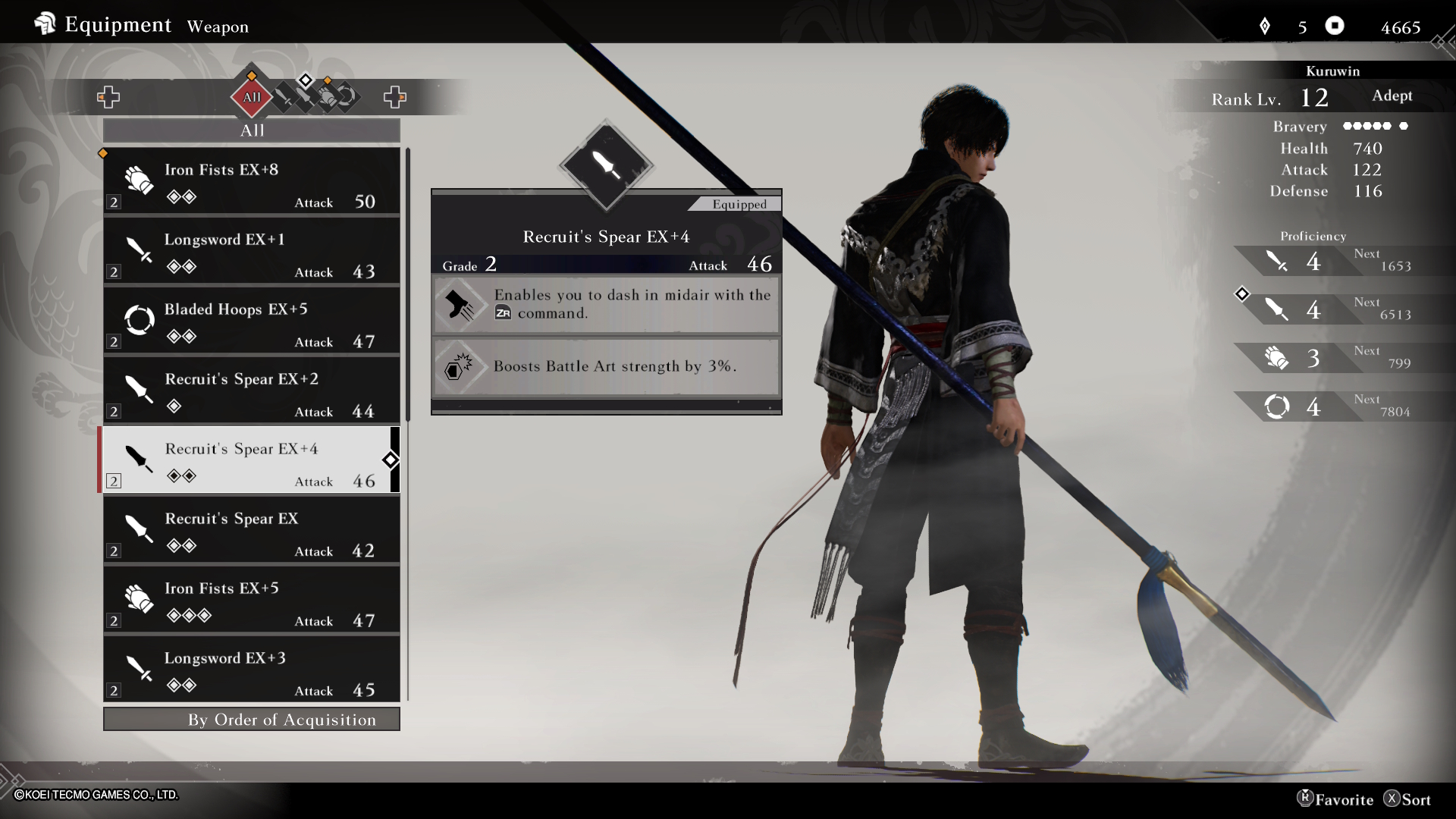The image size is (1456, 819).
Task: Show only fist gauntlet weapons
Action: [x=326, y=97]
